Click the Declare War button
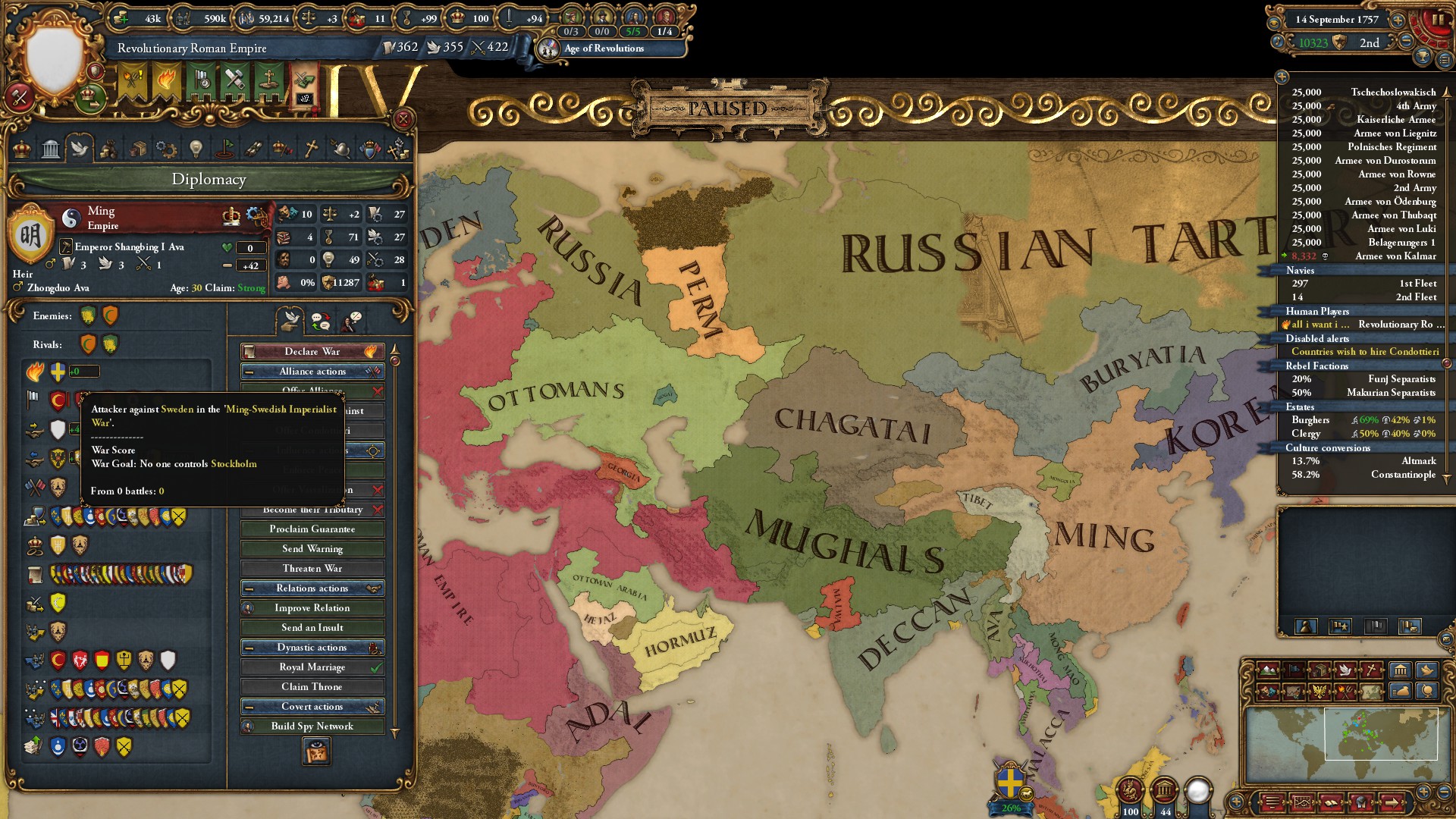The height and width of the screenshot is (819, 1456). point(312,351)
